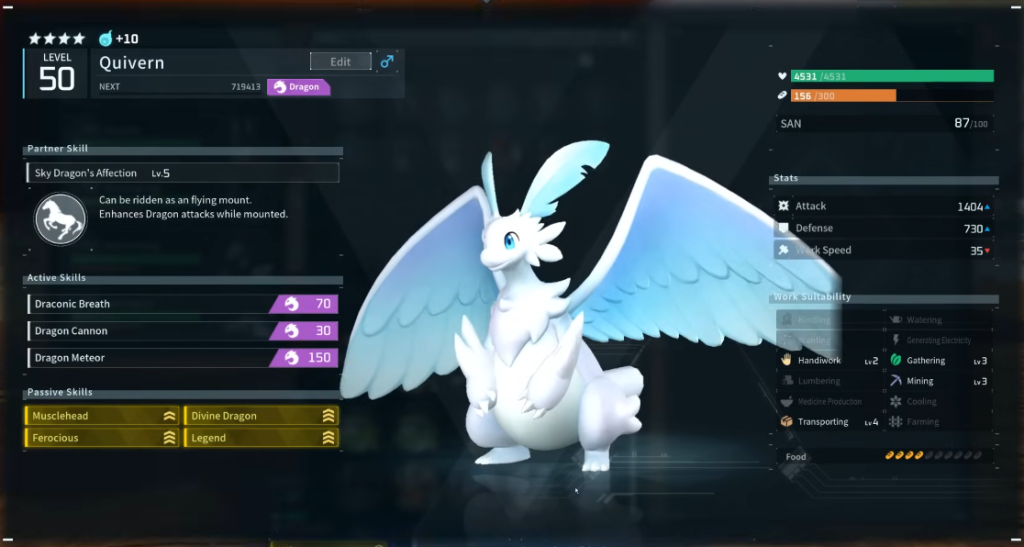Screen dimensions: 1024x547
Task: Click the Sky Dragon's Affection partner skill
Action: [183, 173]
